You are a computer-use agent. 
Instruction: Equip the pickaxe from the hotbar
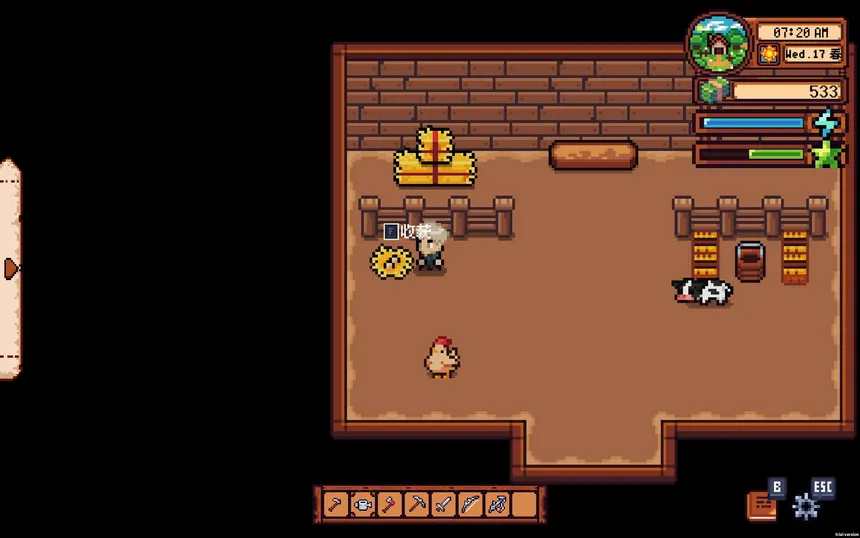tap(417, 505)
